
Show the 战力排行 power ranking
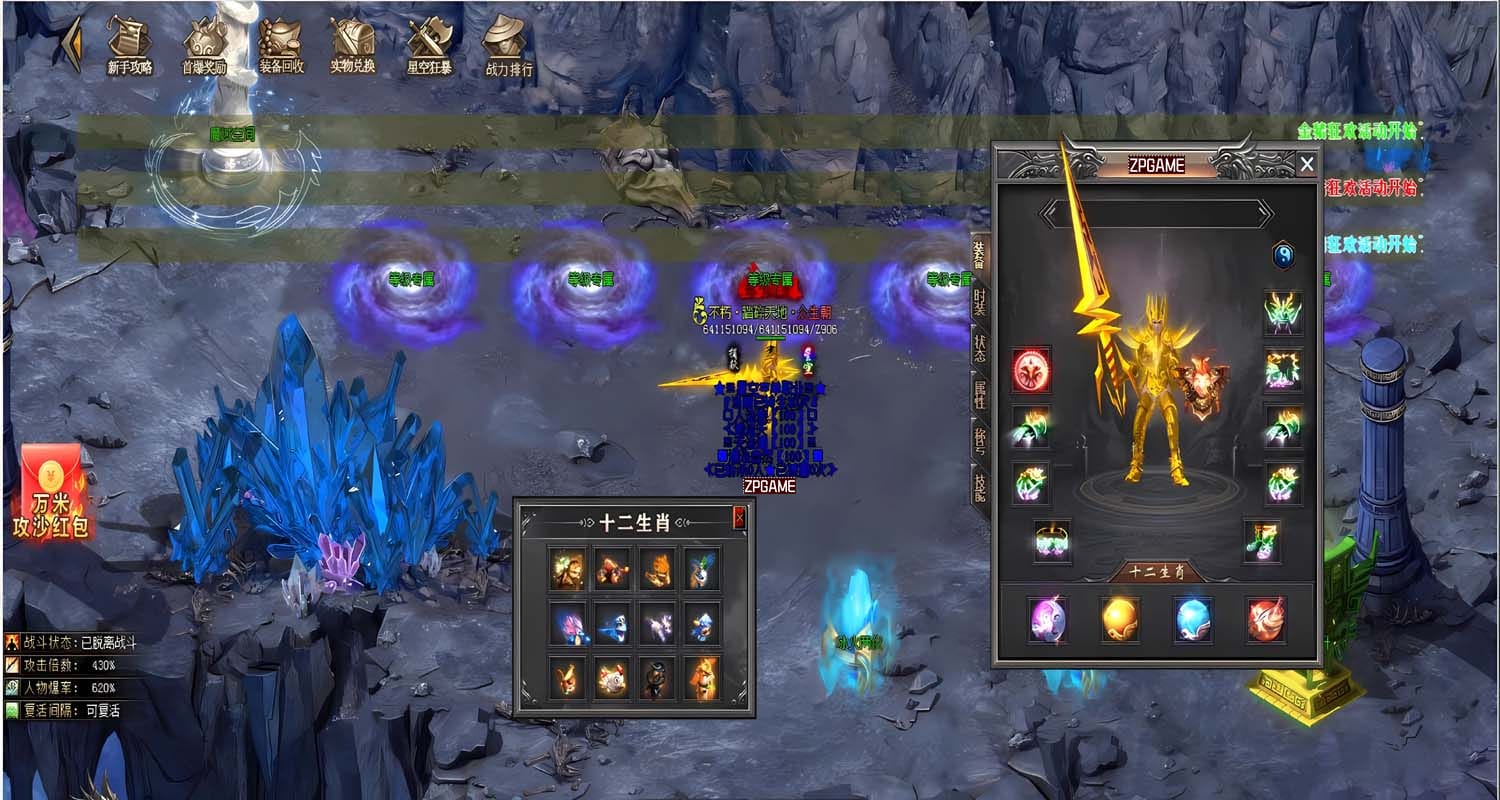pos(506,46)
